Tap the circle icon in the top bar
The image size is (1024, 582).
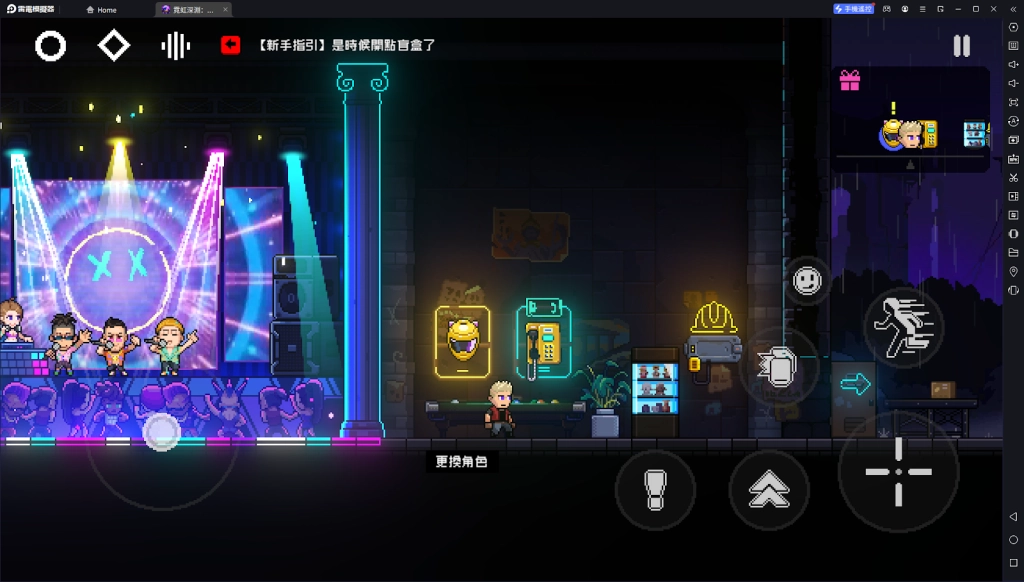tap(51, 46)
